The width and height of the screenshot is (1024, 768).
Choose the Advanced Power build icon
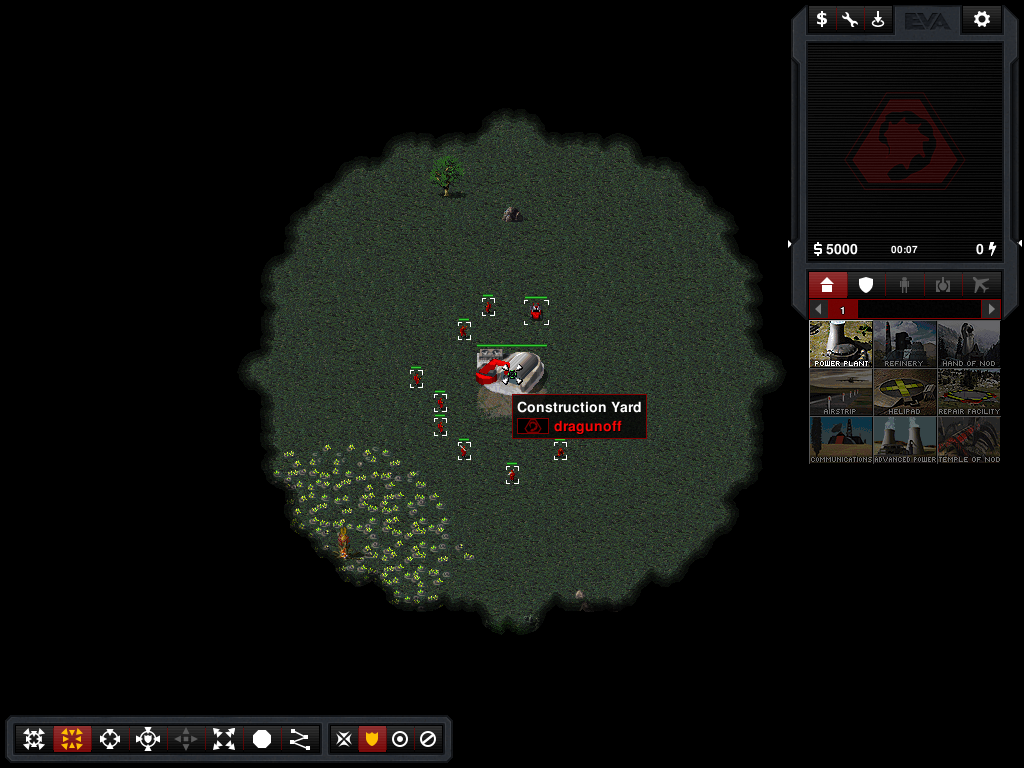pyautogui.click(x=904, y=440)
